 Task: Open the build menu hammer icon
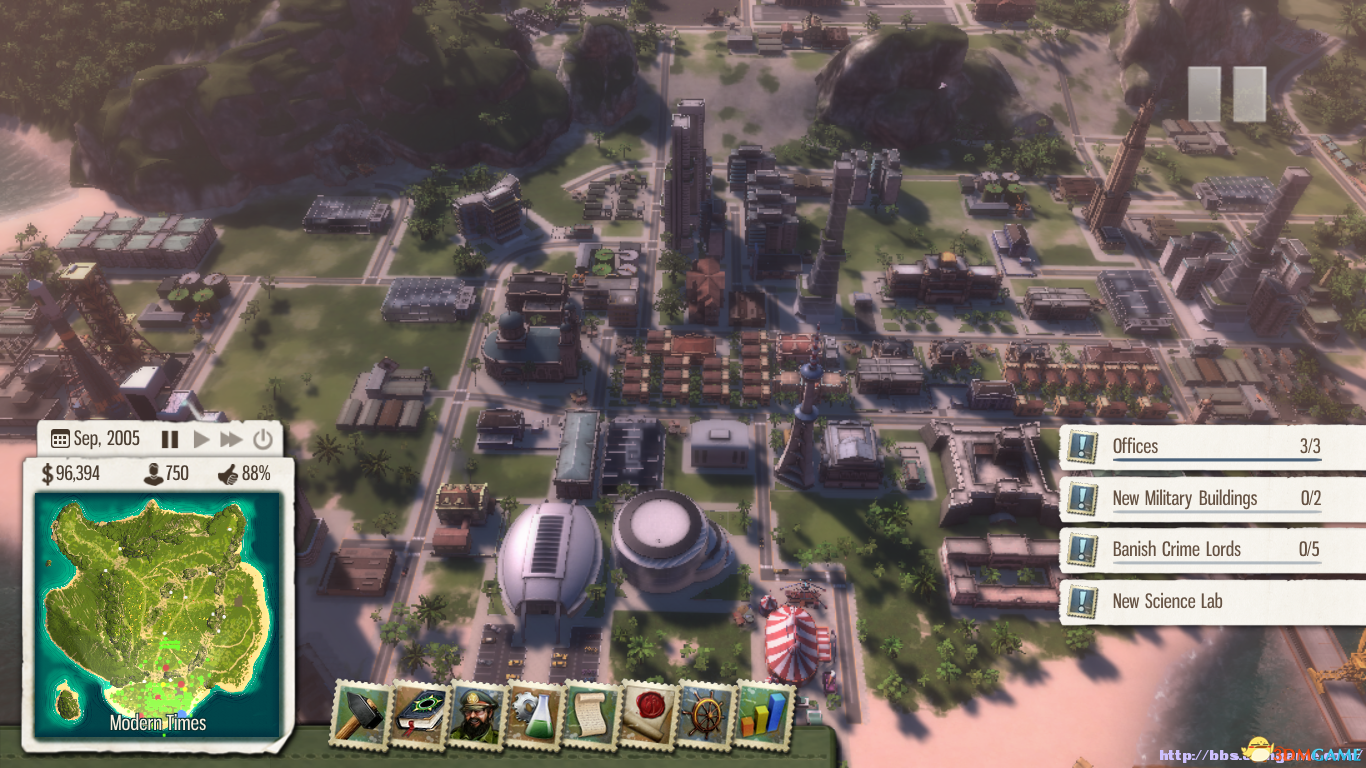click(x=361, y=714)
